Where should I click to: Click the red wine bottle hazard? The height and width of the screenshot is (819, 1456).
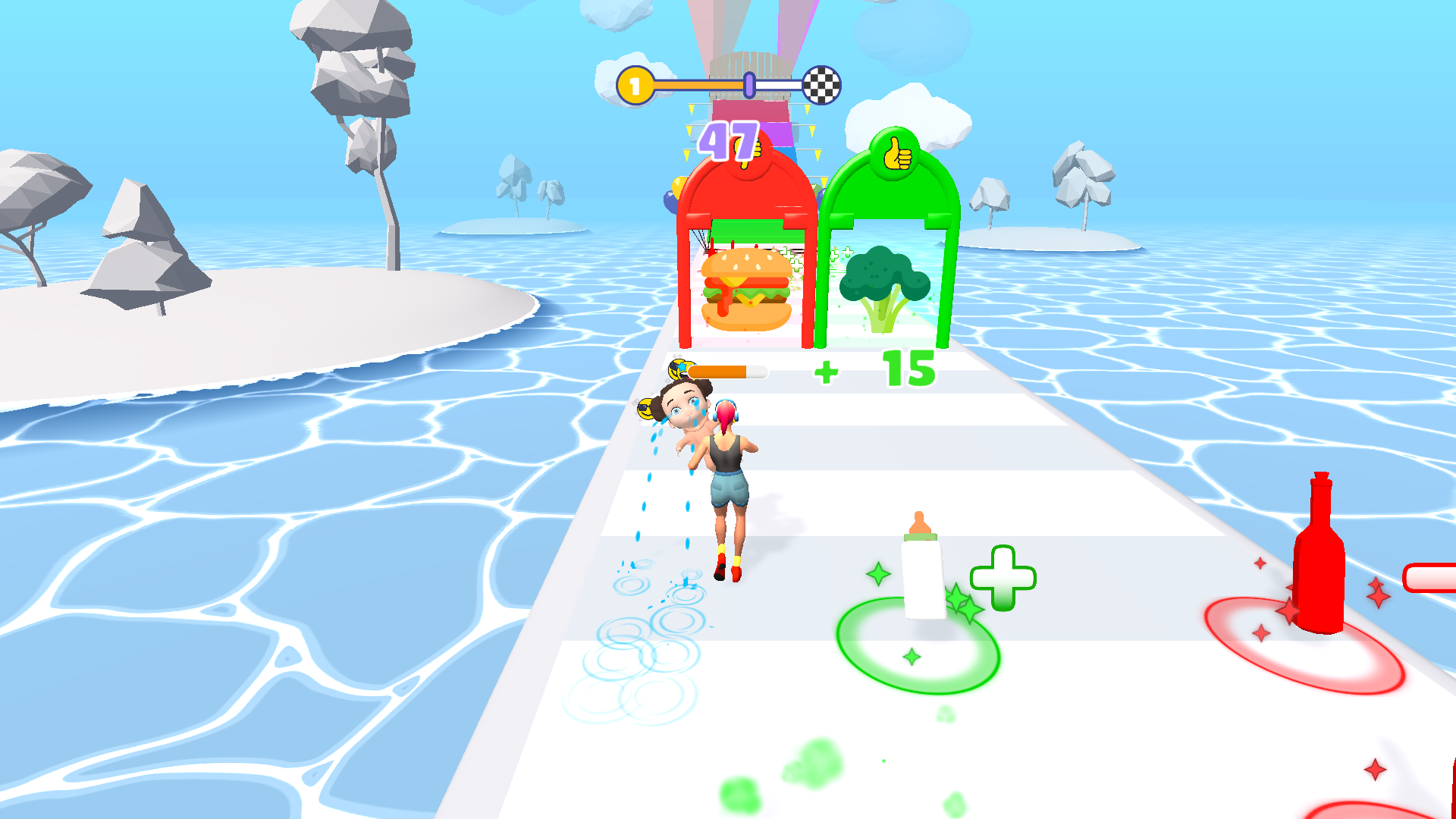tap(1317, 554)
